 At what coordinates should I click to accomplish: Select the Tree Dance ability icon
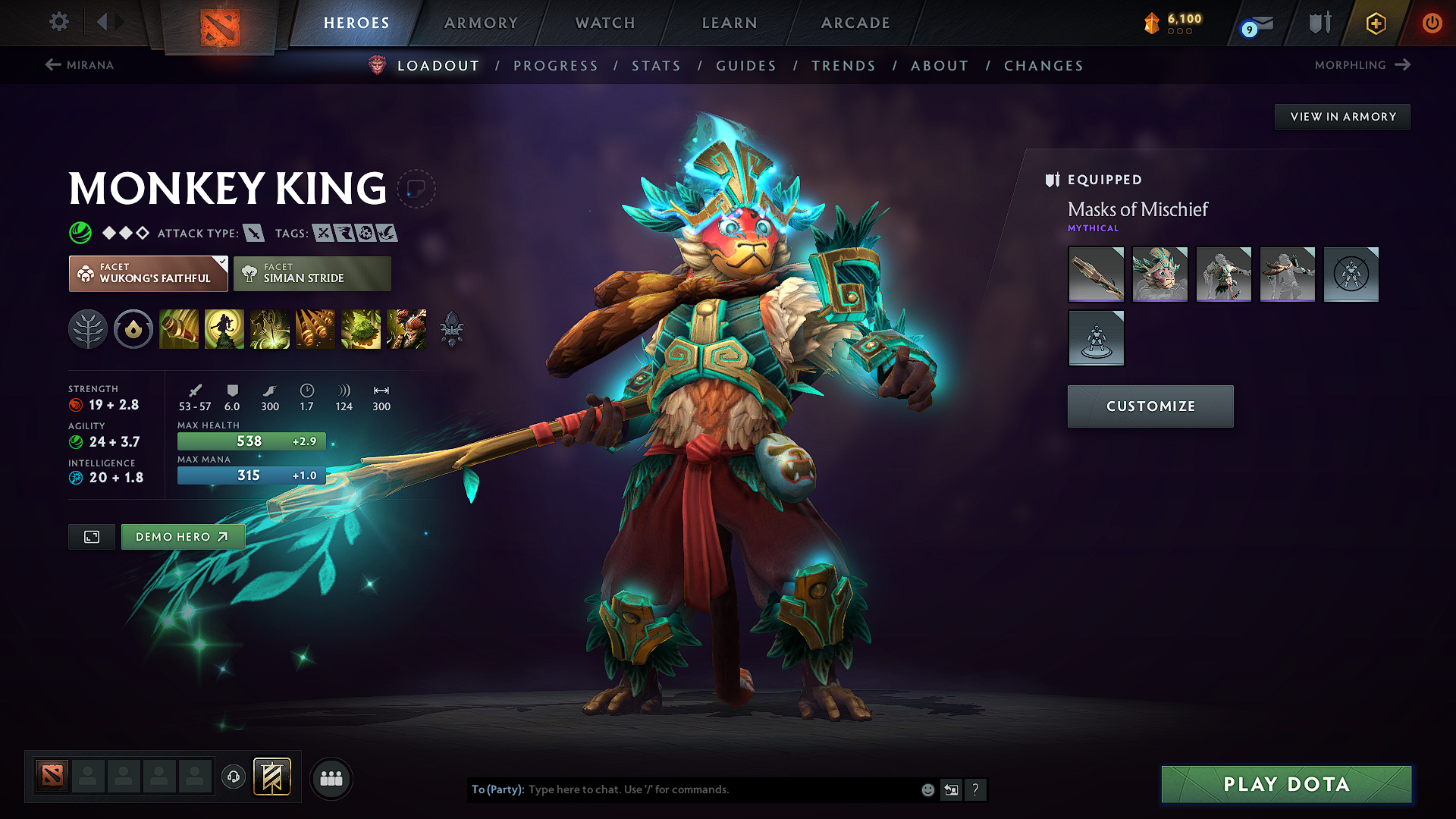pyautogui.click(x=224, y=328)
